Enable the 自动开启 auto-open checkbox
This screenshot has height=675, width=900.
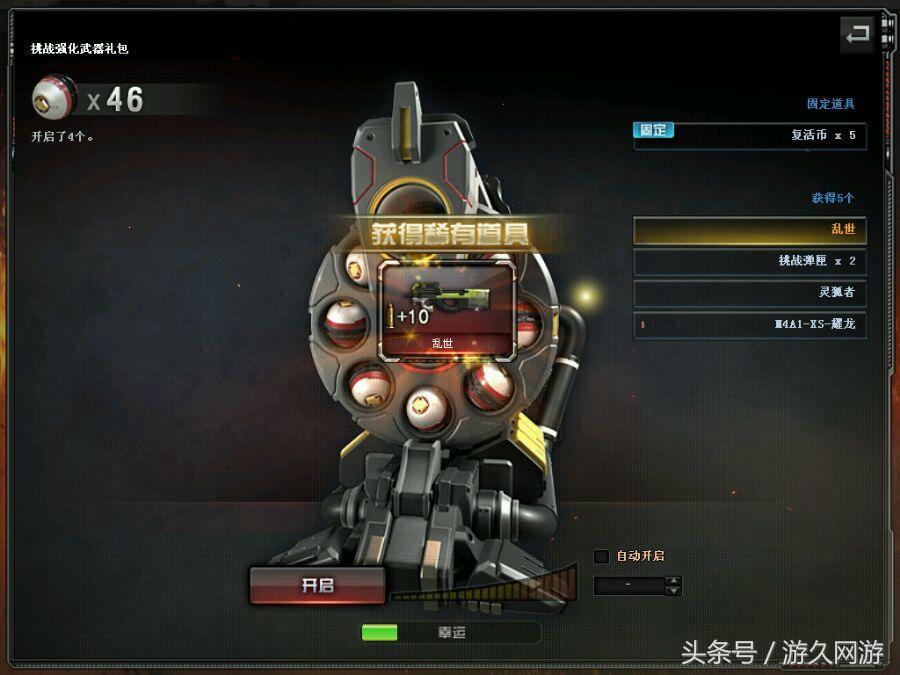click(601, 556)
